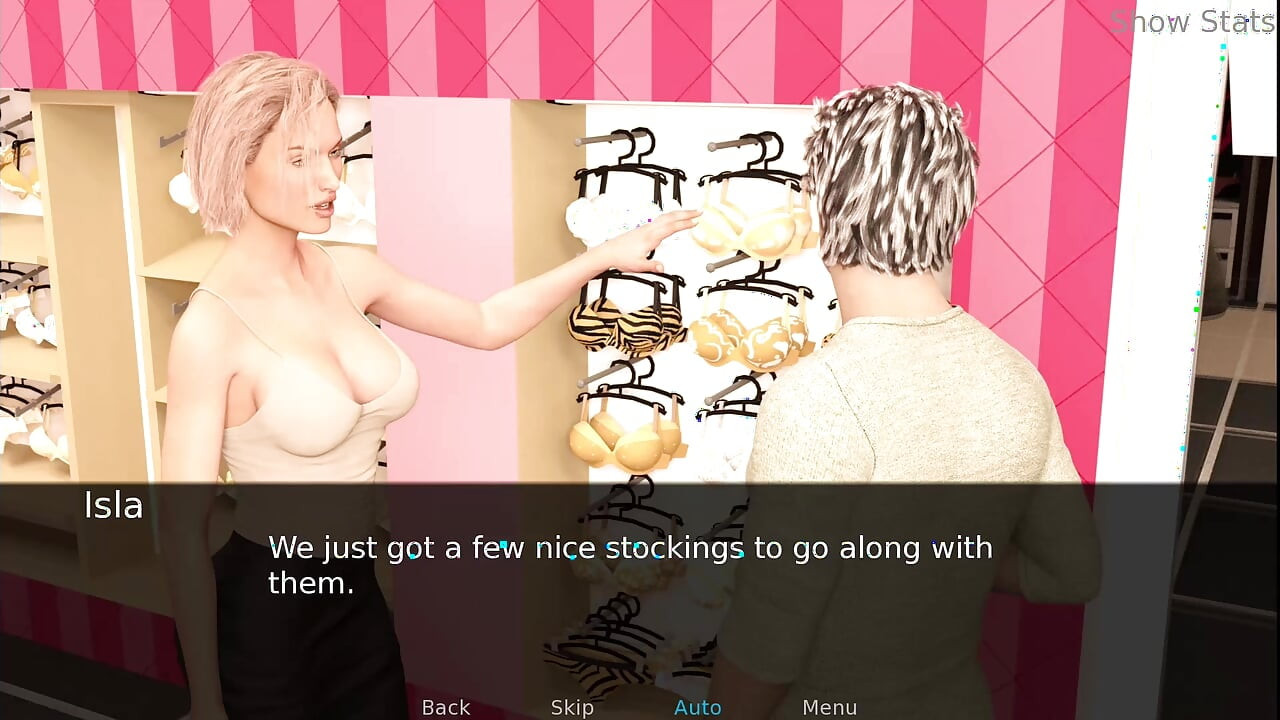The width and height of the screenshot is (1280, 720).
Task: Click the speaker name Isla
Action: pyautogui.click(x=113, y=506)
